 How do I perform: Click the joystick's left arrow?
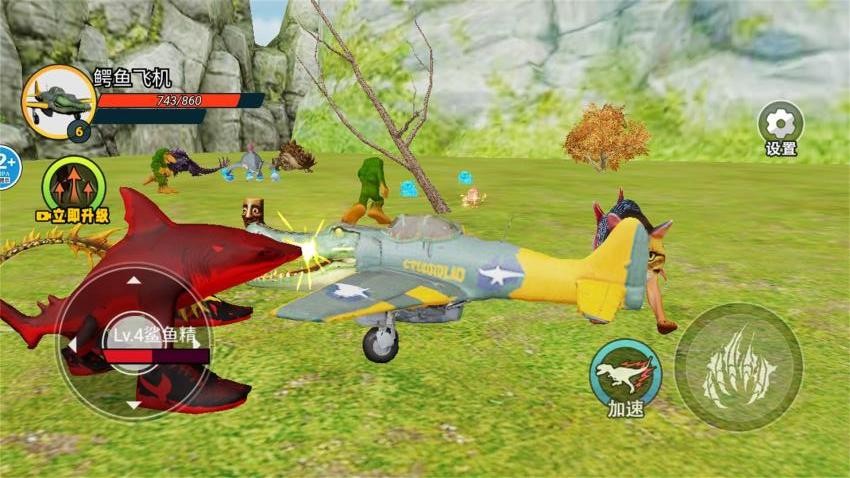coord(72,343)
